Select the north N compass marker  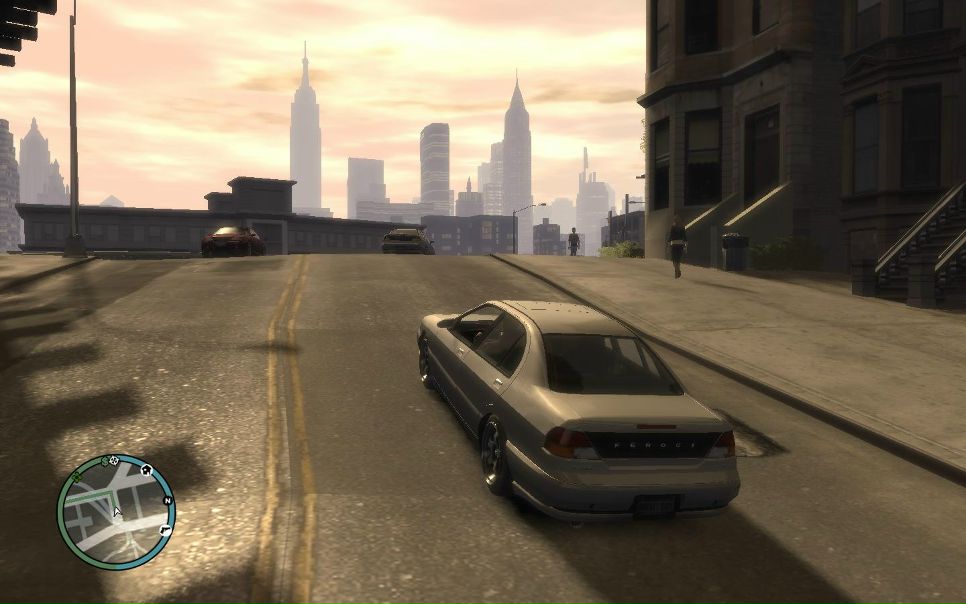(167, 501)
